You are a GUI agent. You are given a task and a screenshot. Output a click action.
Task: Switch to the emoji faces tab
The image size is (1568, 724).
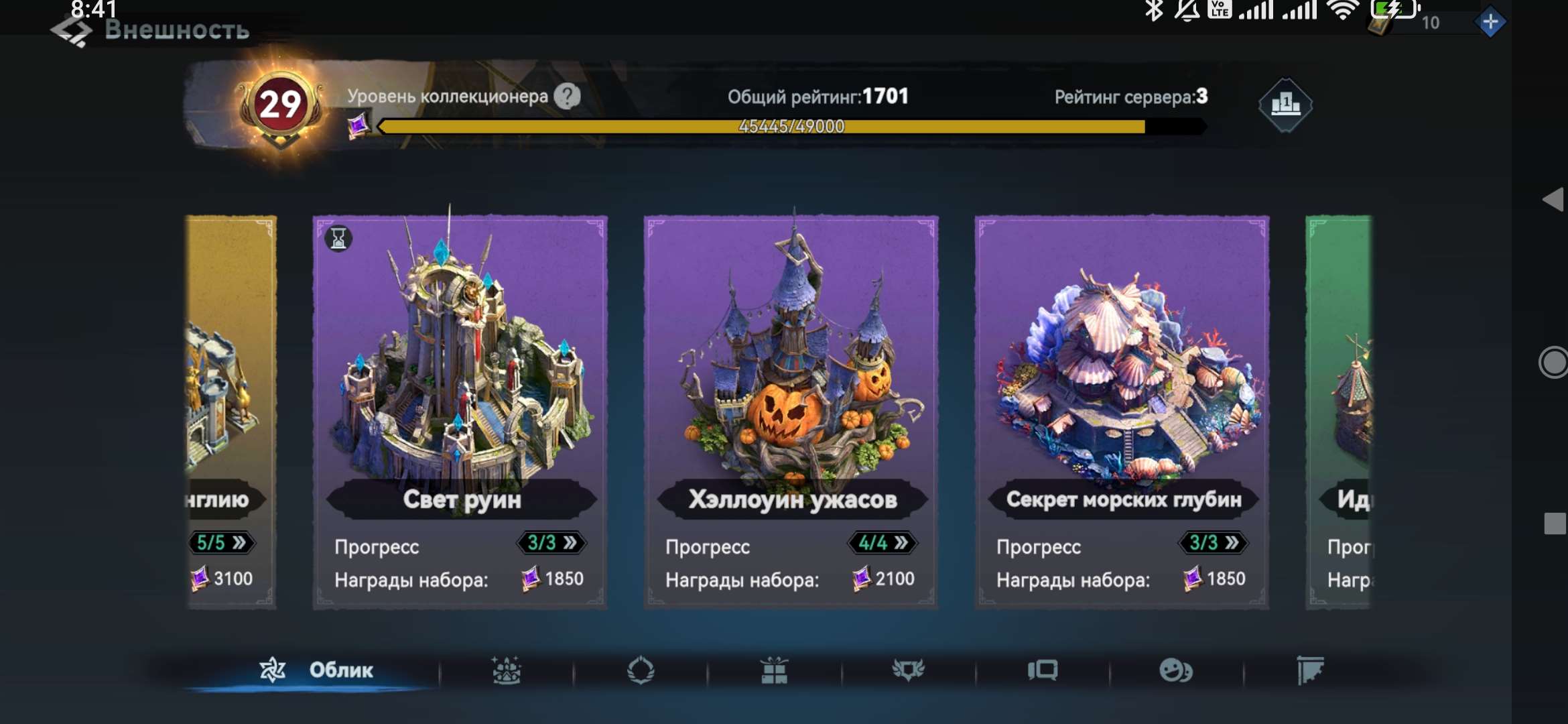tap(1176, 670)
